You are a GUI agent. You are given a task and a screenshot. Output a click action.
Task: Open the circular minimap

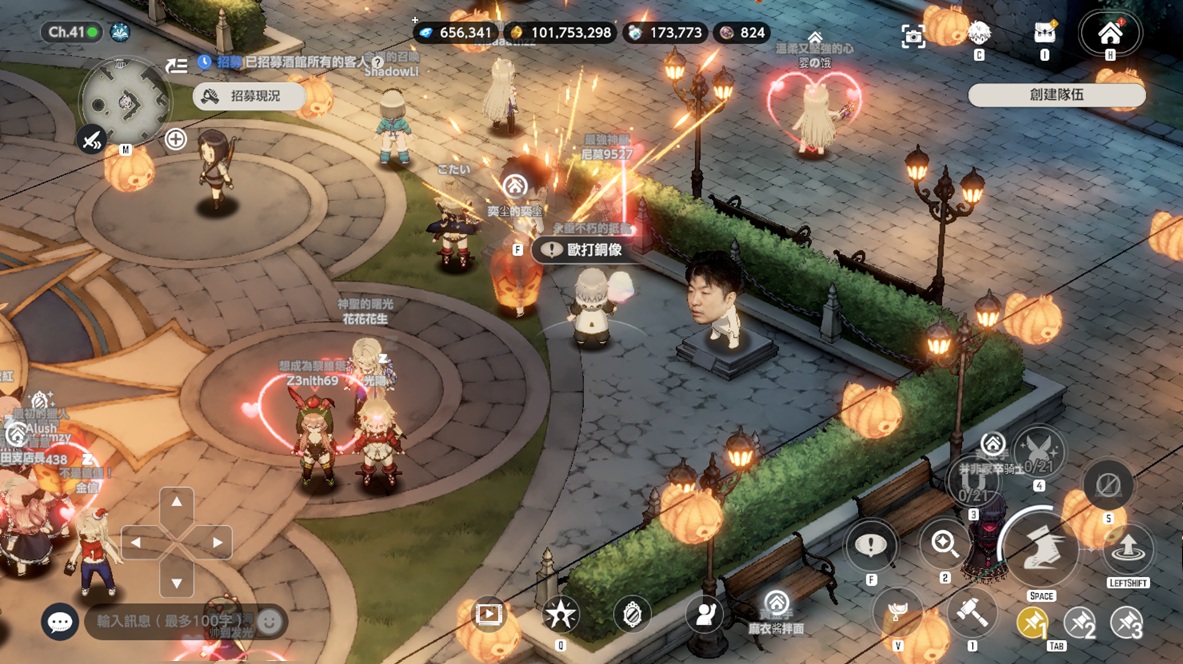[126, 101]
